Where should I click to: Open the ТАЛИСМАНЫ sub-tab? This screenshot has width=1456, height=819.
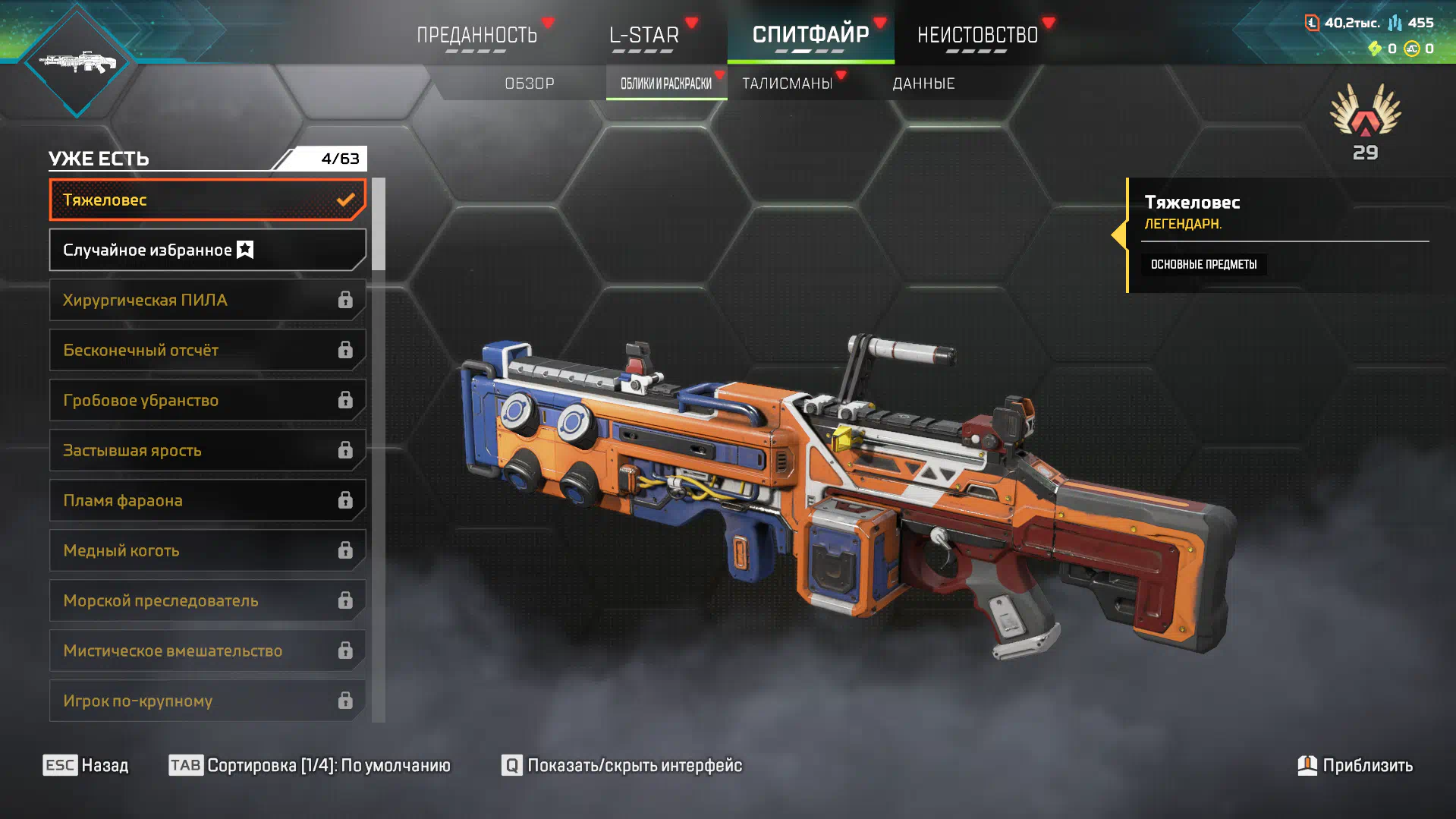(x=788, y=83)
